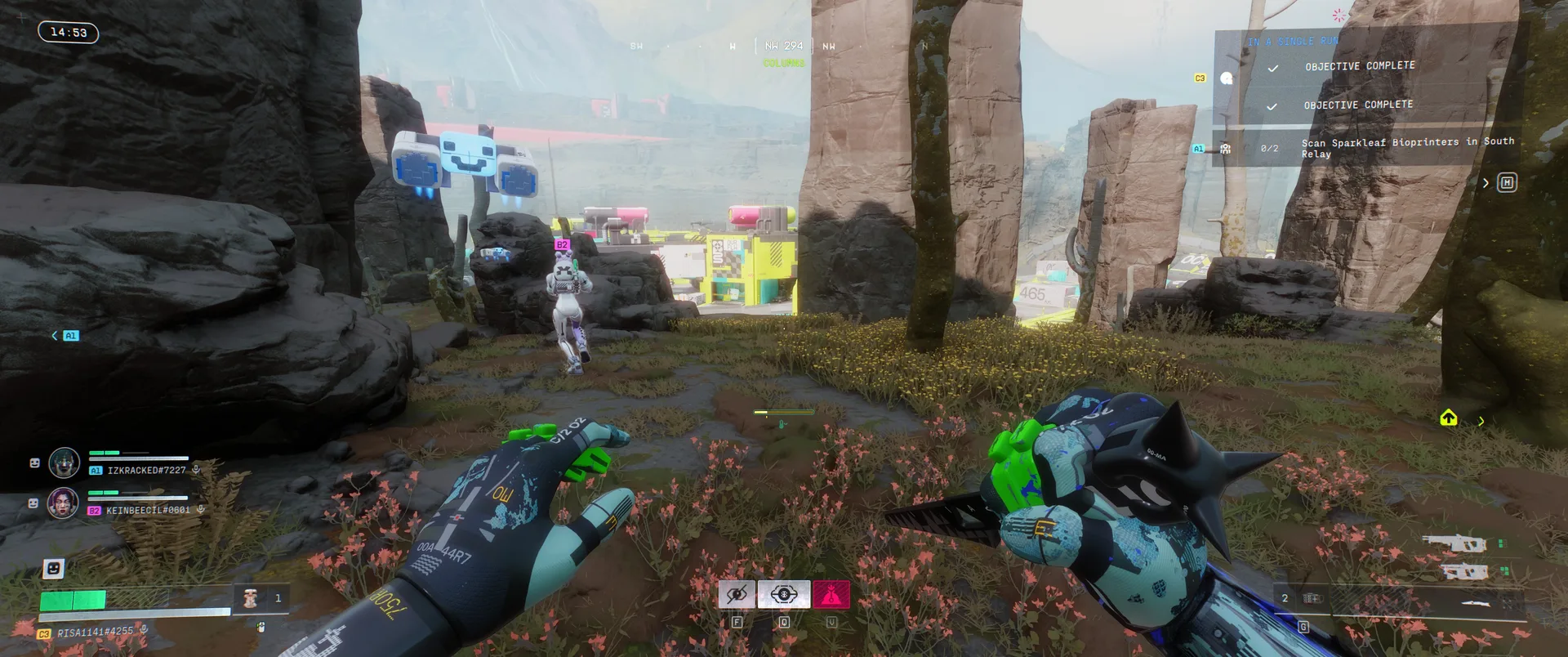The image size is (1568, 657).
Task: Select the knife melee slot
Action: pyautogui.click(x=1477, y=604)
